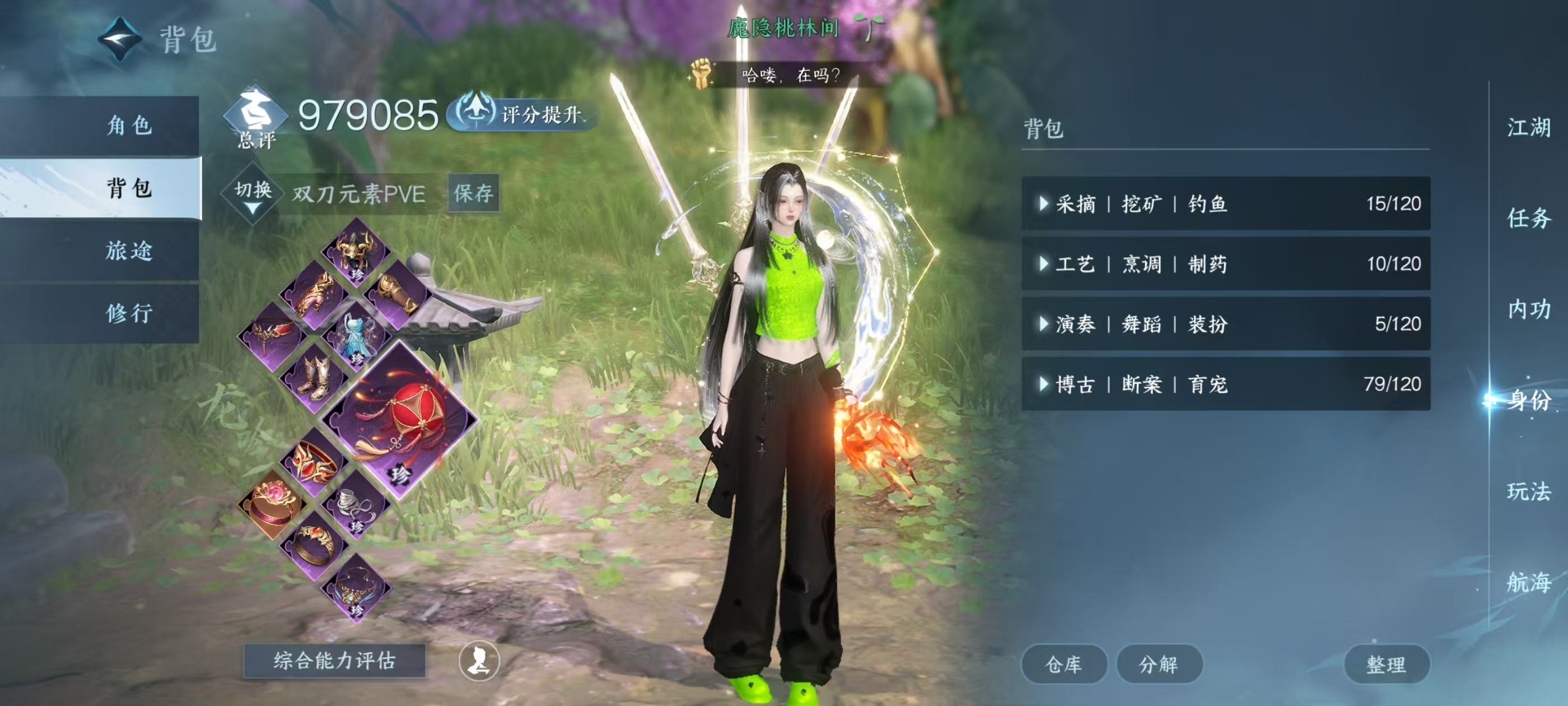Select the 旅途 tab
Viewport: 1568px width, 706px height.
[x=128, y=250]
